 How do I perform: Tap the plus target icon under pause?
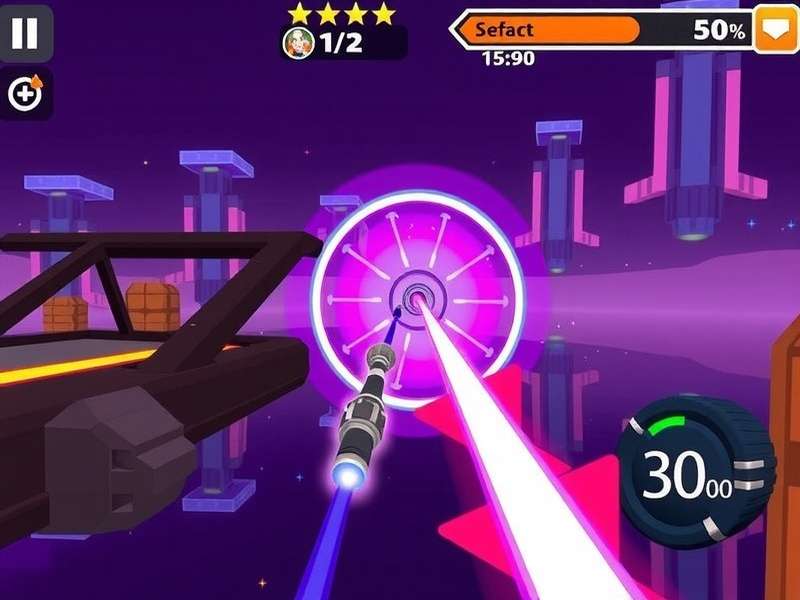26,94
